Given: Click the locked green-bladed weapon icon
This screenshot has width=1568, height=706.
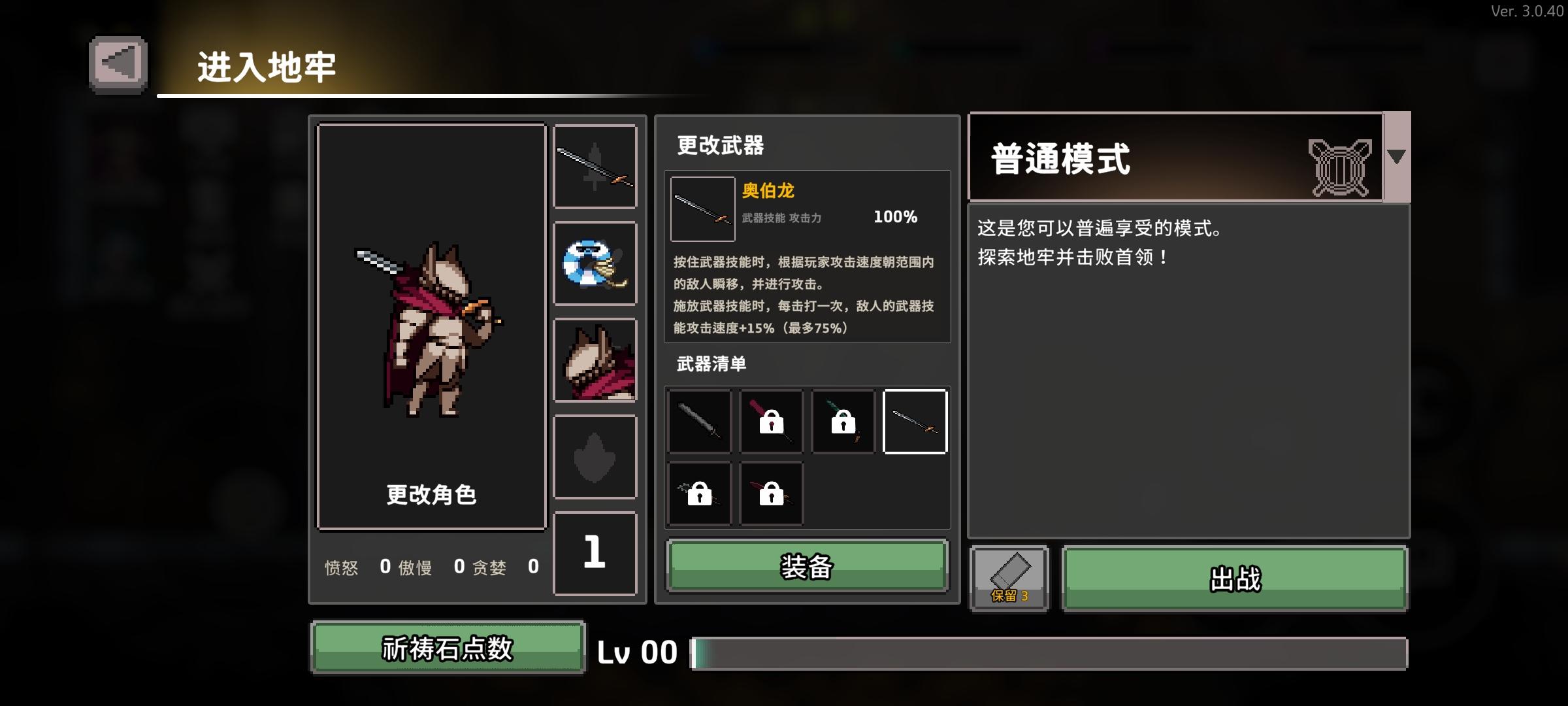Looking at the screenshot, I should (843, 421).
